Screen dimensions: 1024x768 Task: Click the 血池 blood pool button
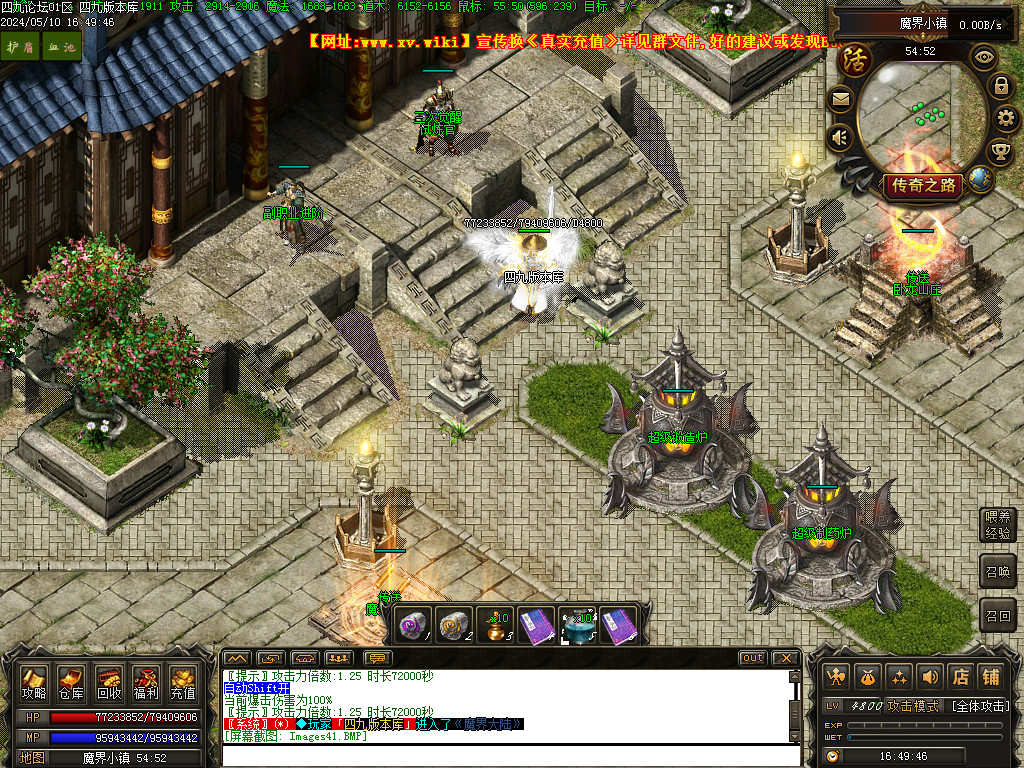click(61, 47)
